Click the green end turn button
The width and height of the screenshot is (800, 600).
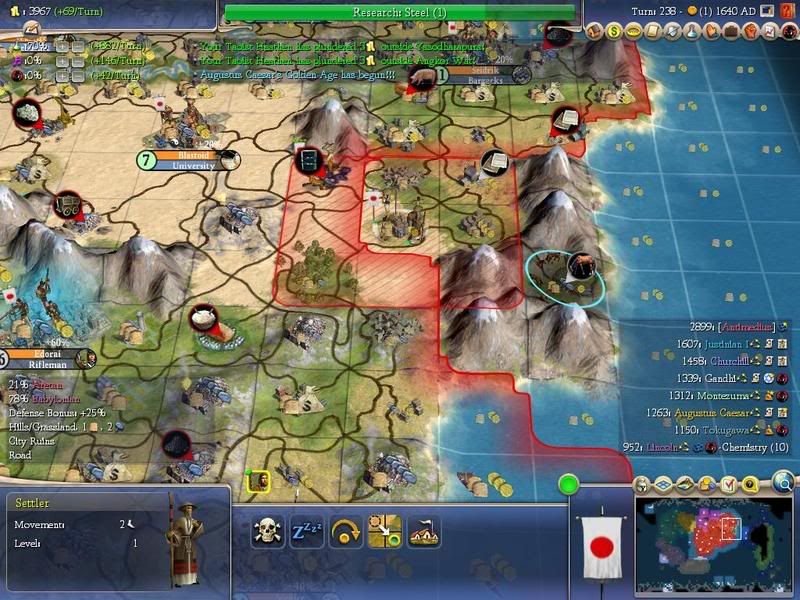coord(569,486)
